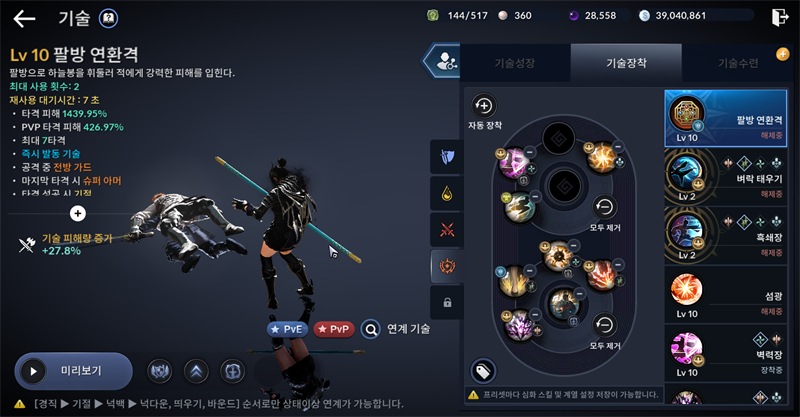The image size is (800, 417).
Task: Open the preset tag button
Action: click(483, 370)
